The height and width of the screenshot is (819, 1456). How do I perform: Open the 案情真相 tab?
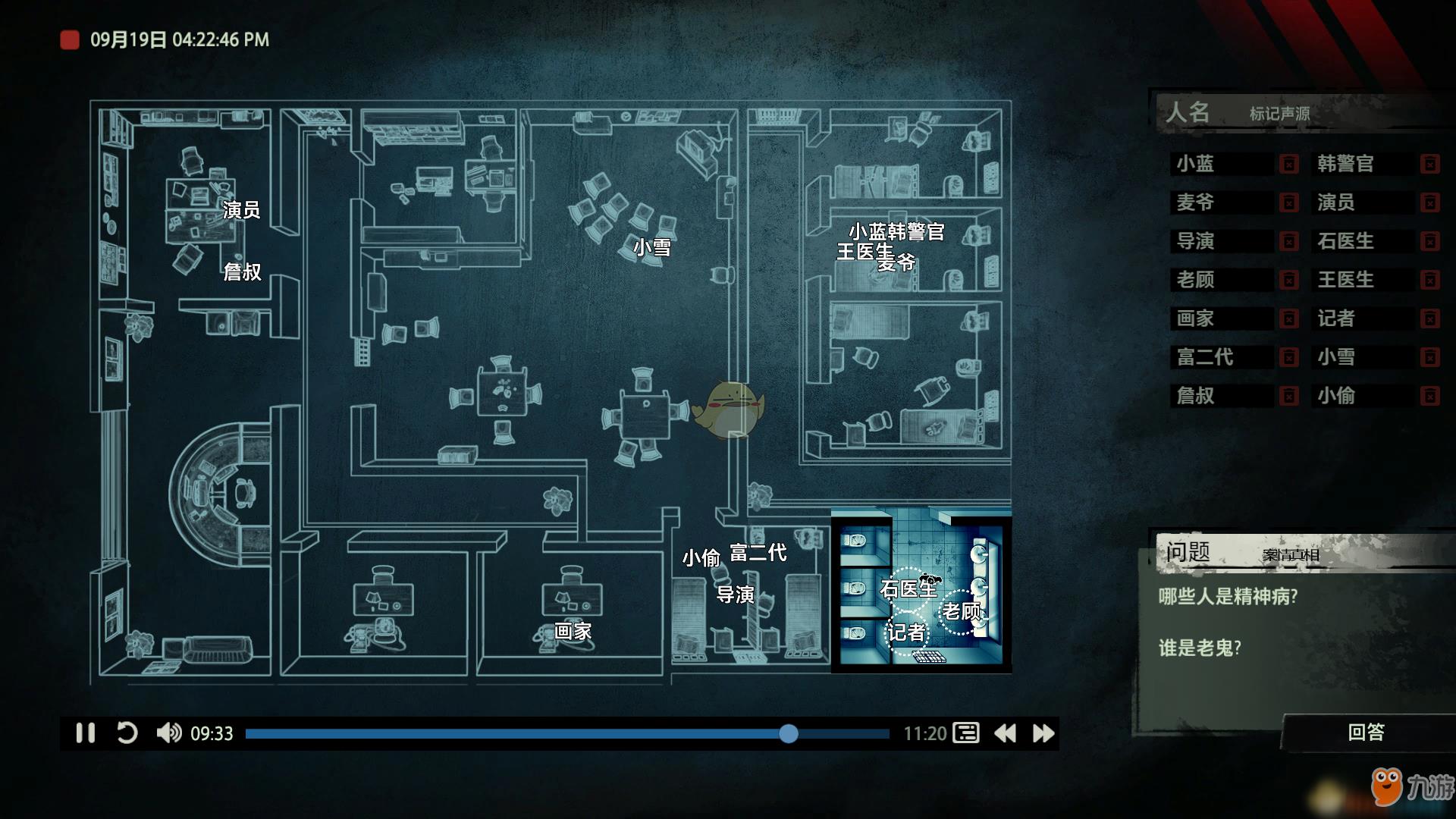[x=1291, y=555]
